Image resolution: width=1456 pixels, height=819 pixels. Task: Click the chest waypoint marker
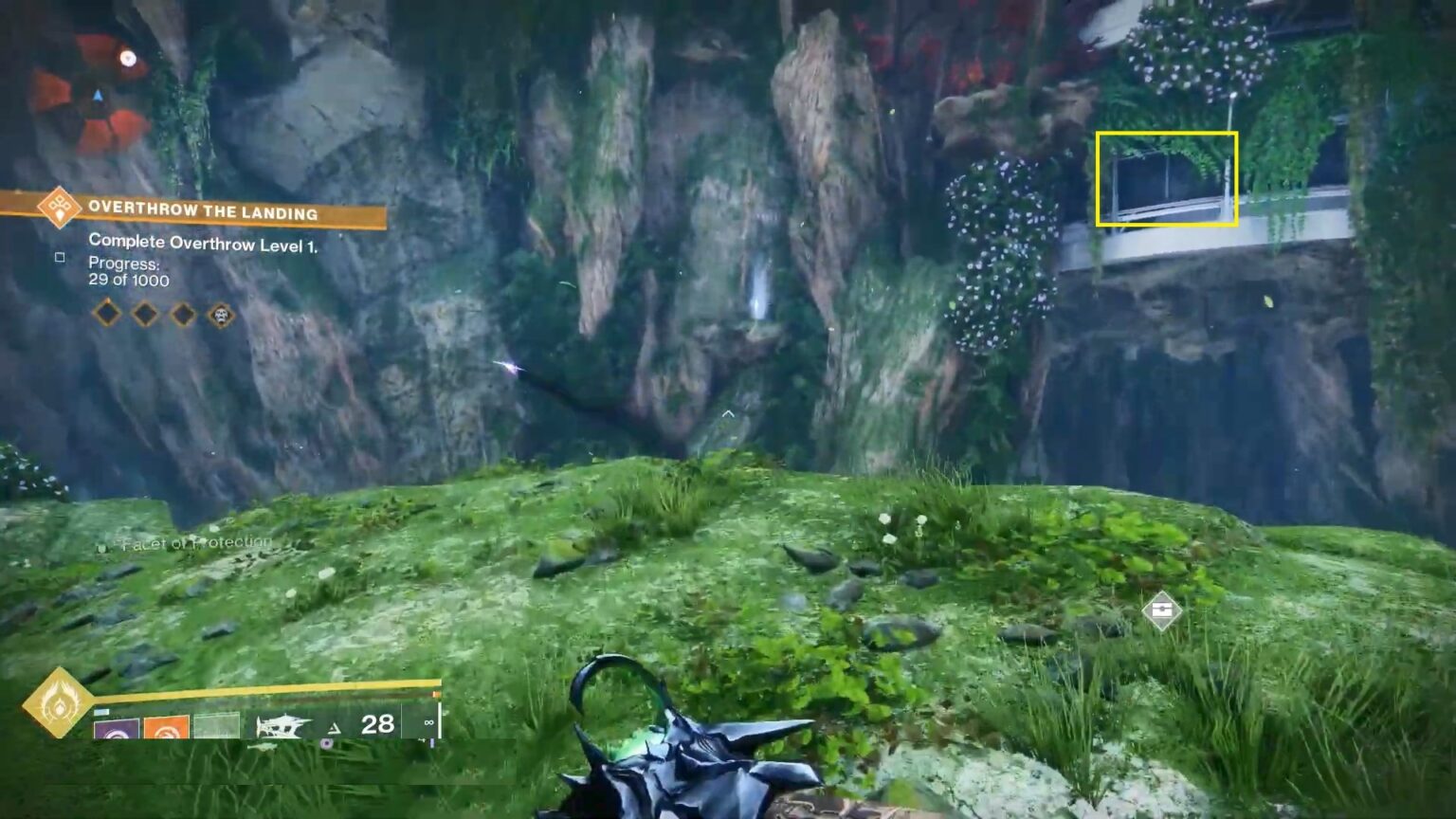click(x=1161, y=610)
